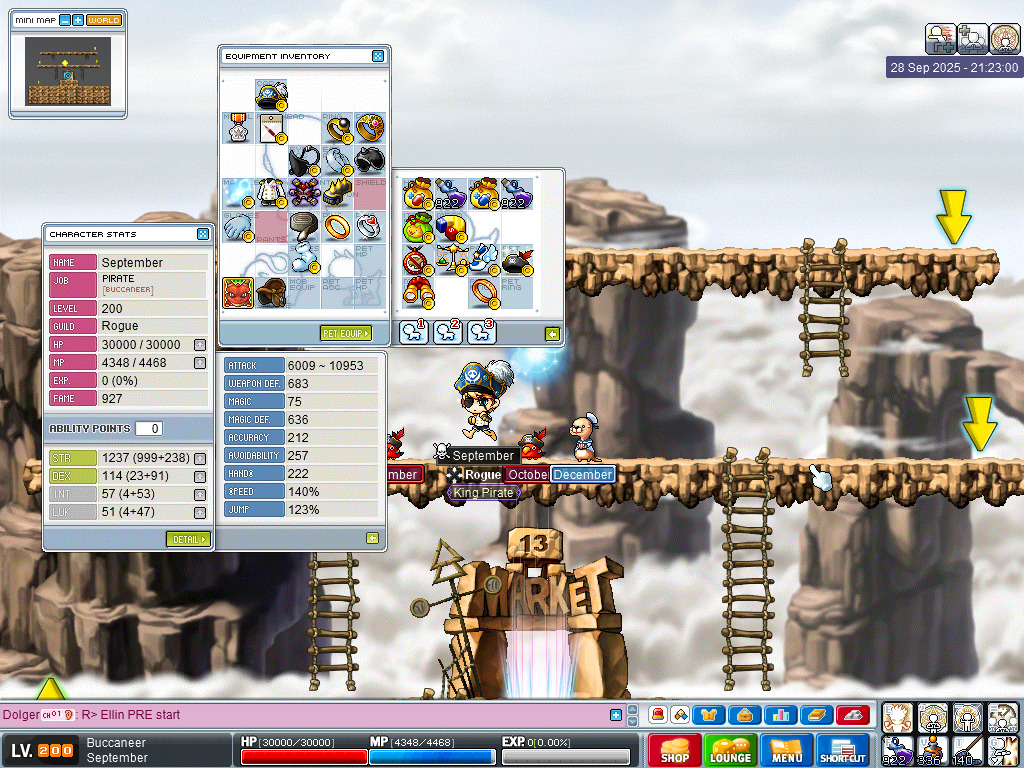Add a point to STR stat
The image size is (1024, 768).
pos(200,459)
